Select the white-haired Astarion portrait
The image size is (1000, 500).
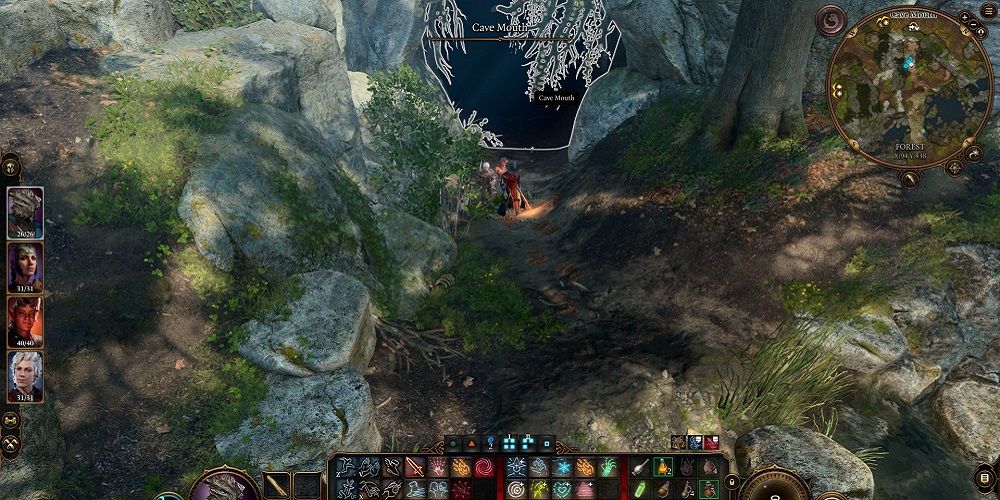[25, 374]
